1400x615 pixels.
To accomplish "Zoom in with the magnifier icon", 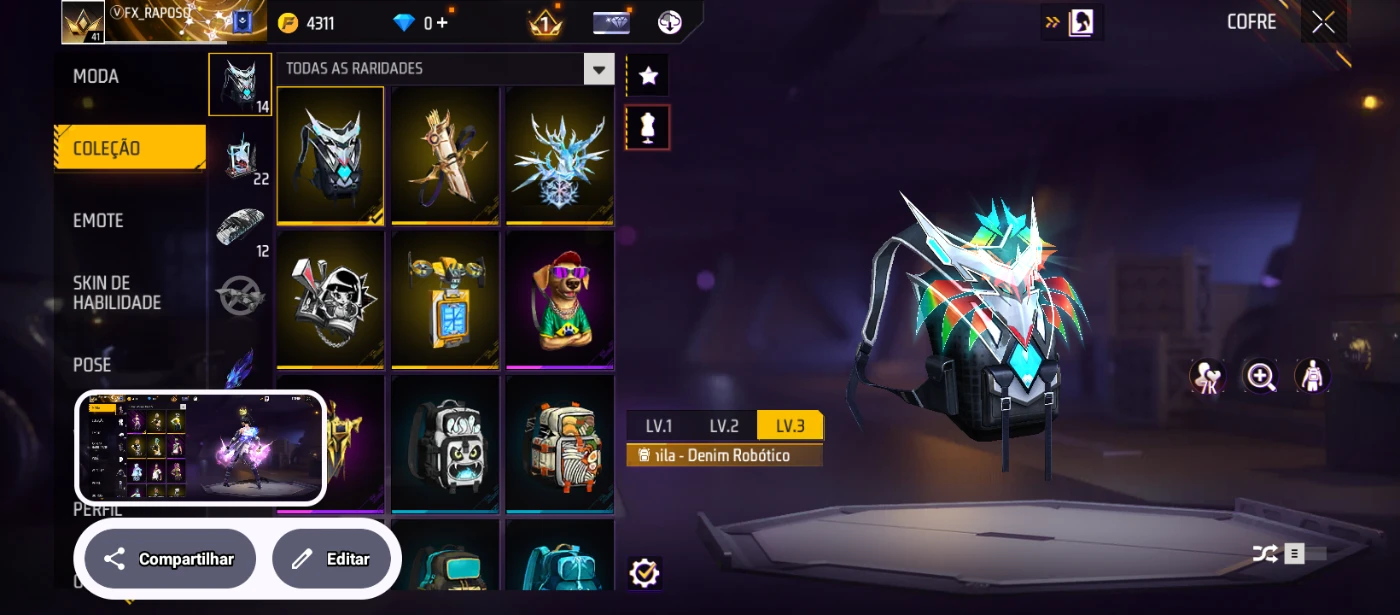I will tap(1260, 376).
